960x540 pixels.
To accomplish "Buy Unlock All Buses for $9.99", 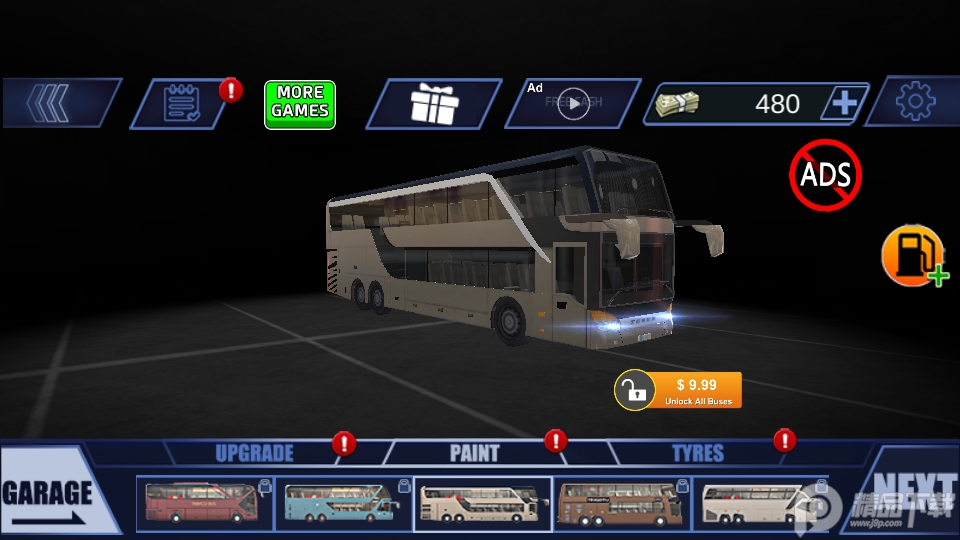I will (680, 390).
